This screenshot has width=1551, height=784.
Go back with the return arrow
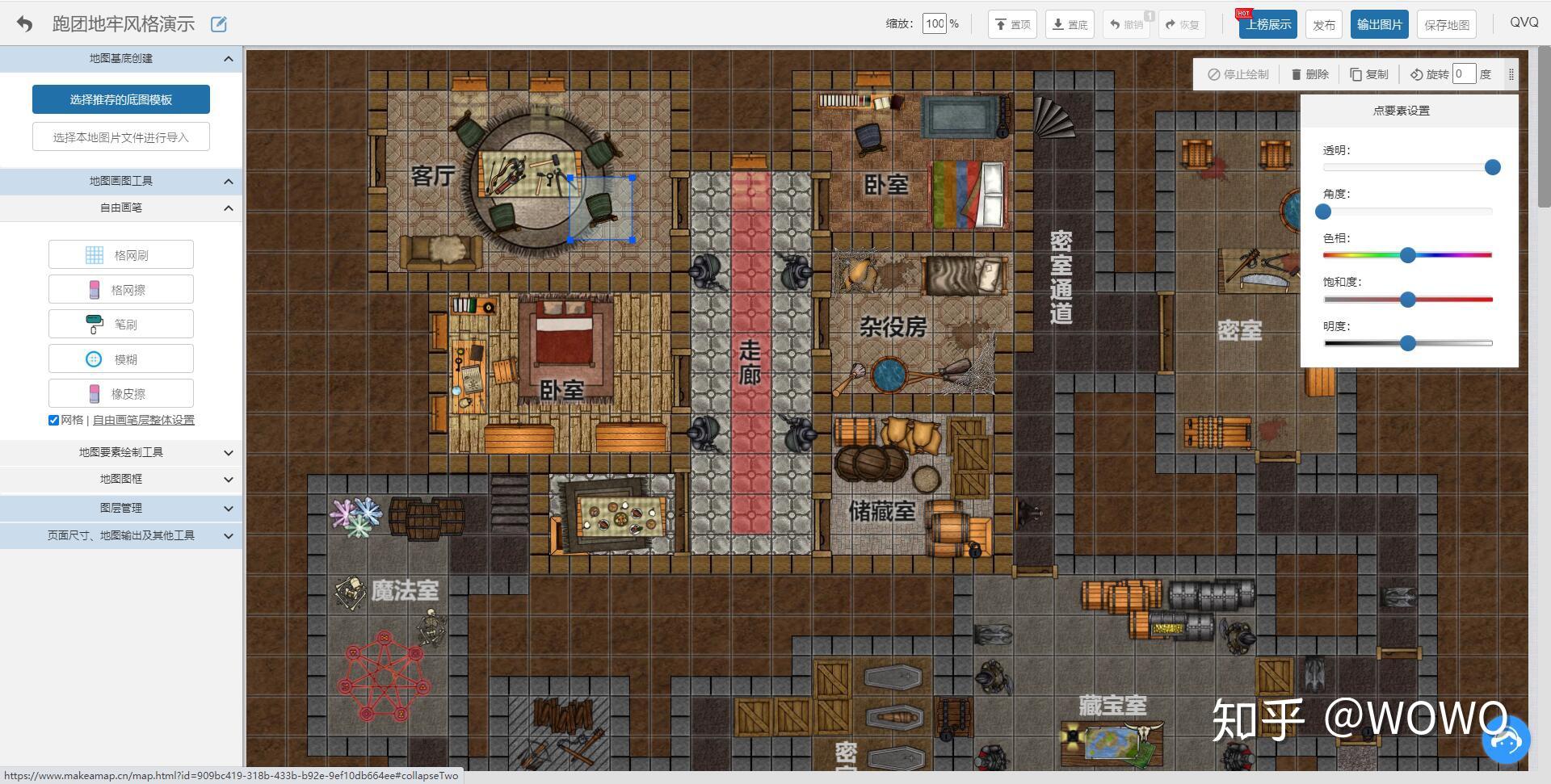coord(25,24)
